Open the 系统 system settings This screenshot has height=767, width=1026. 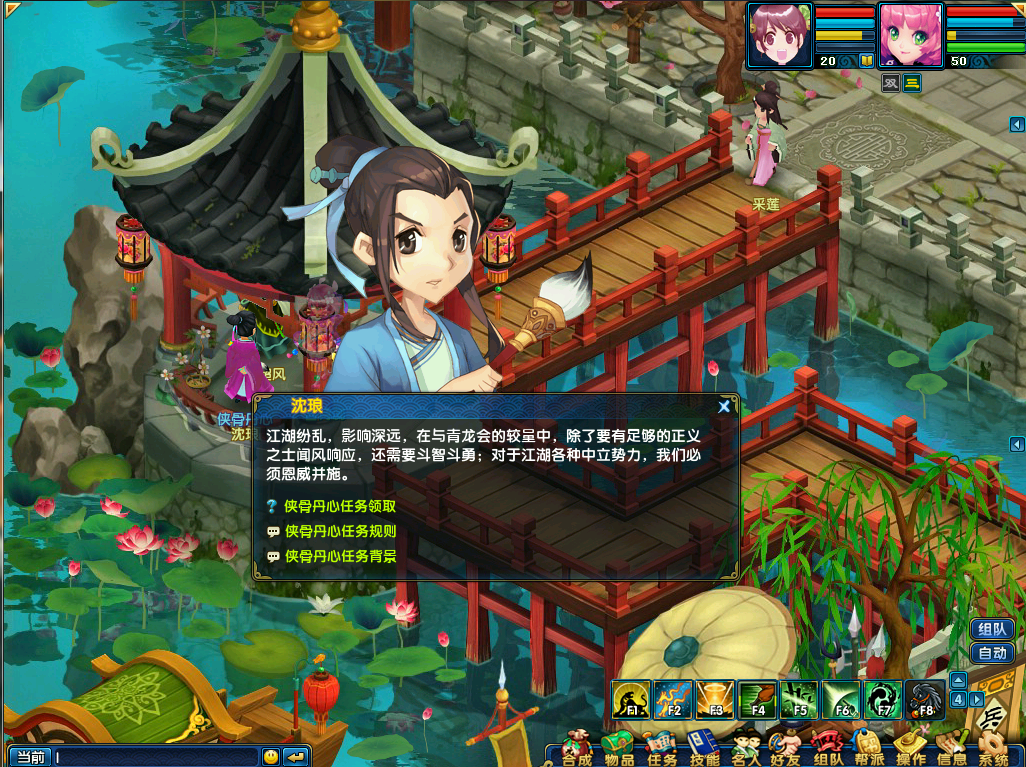point(993,750)
